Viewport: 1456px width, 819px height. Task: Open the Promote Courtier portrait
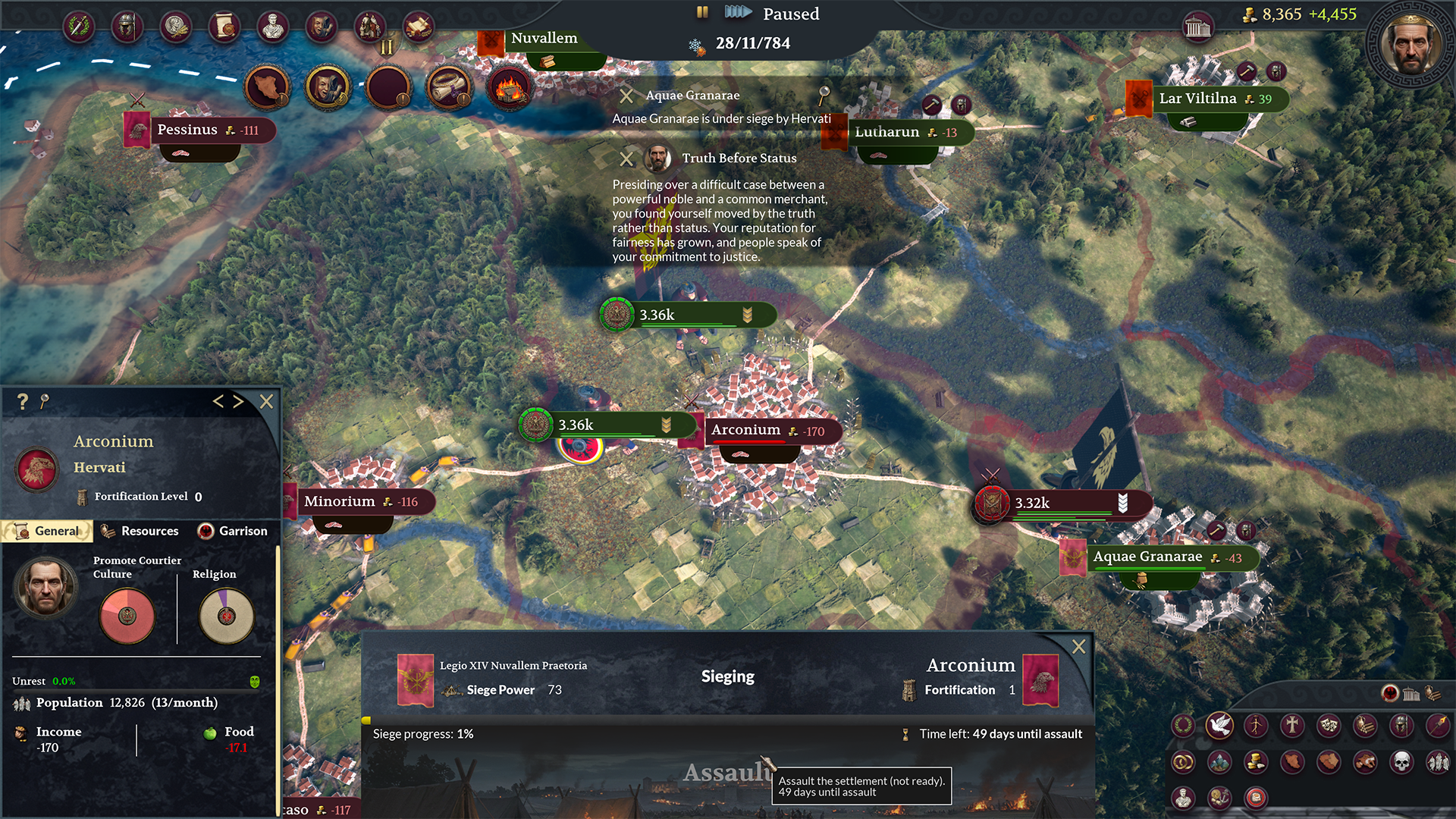(x=45, y=587)
